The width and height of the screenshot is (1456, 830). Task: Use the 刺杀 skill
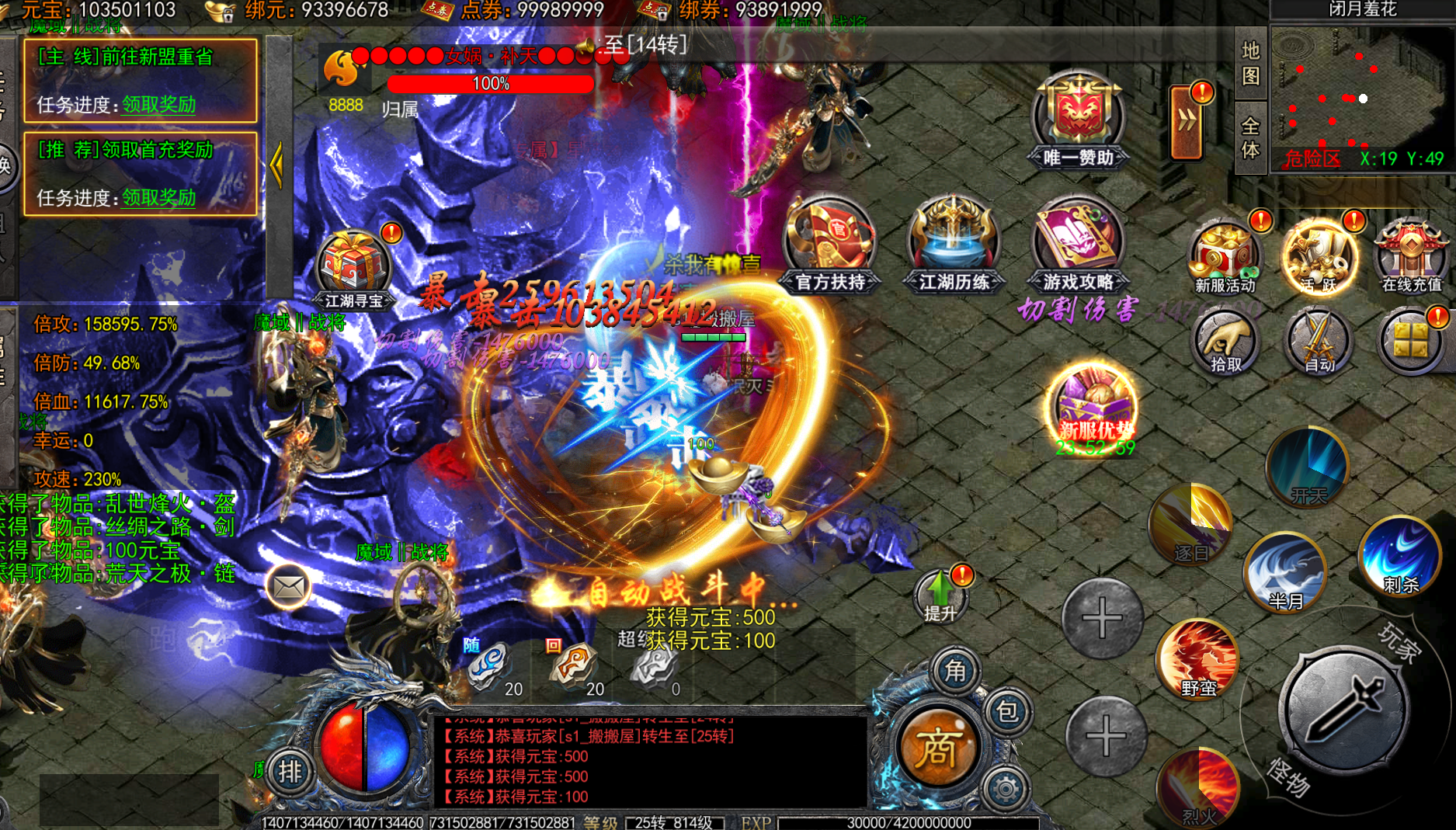click(1400, 557)
